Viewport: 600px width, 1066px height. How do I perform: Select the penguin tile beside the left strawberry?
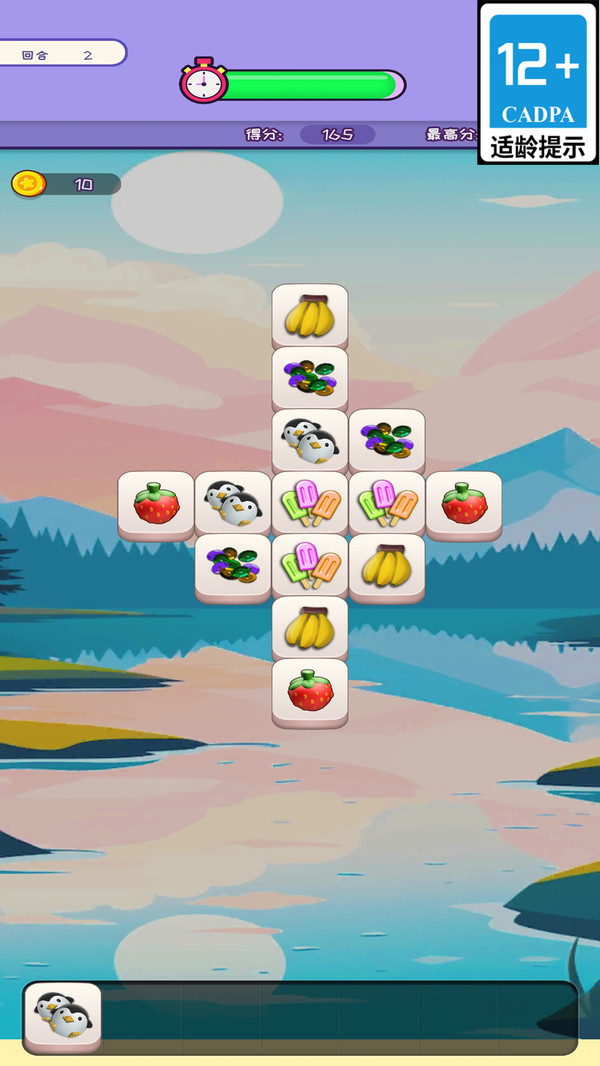[233, 504]
